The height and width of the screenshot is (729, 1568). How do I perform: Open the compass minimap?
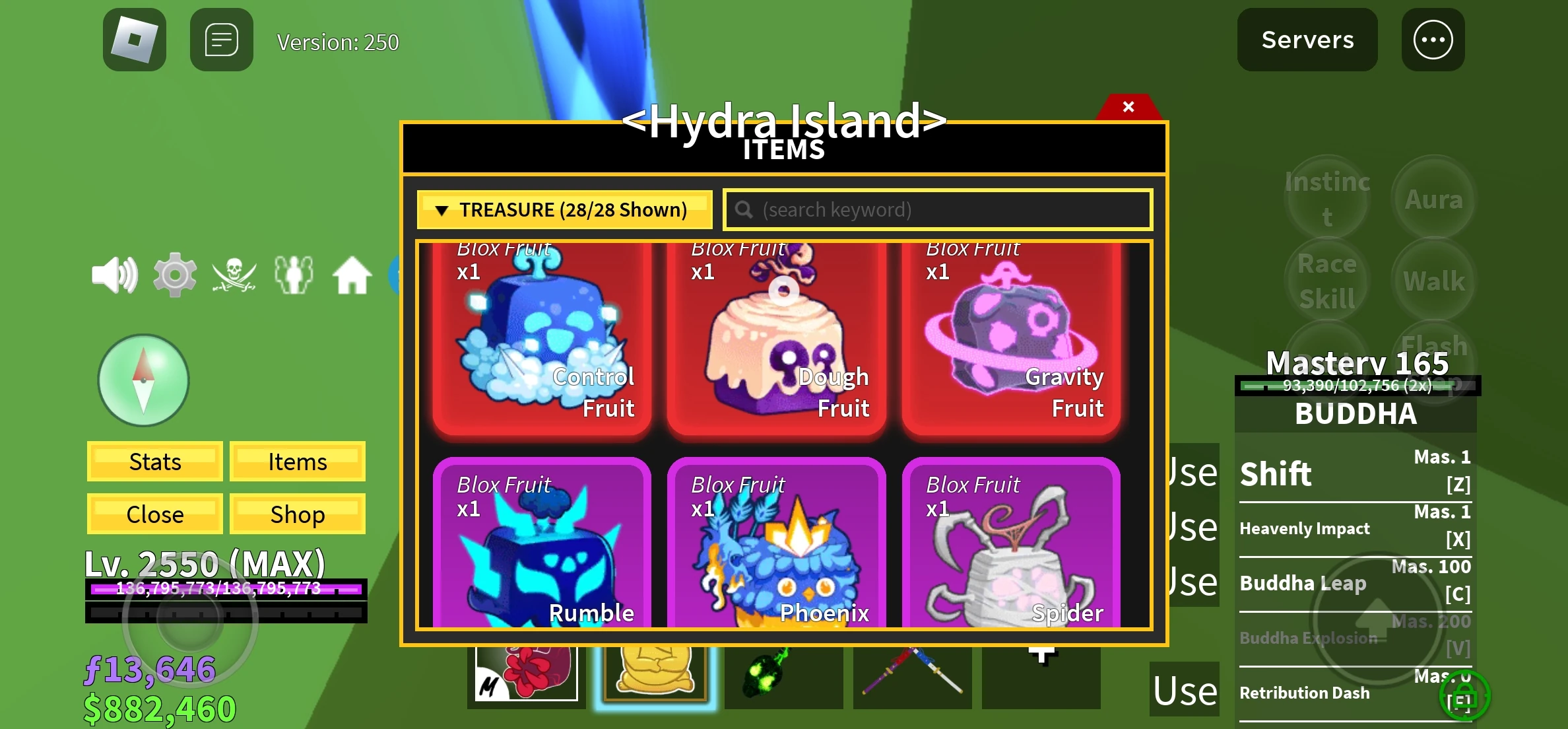point(143,380)
